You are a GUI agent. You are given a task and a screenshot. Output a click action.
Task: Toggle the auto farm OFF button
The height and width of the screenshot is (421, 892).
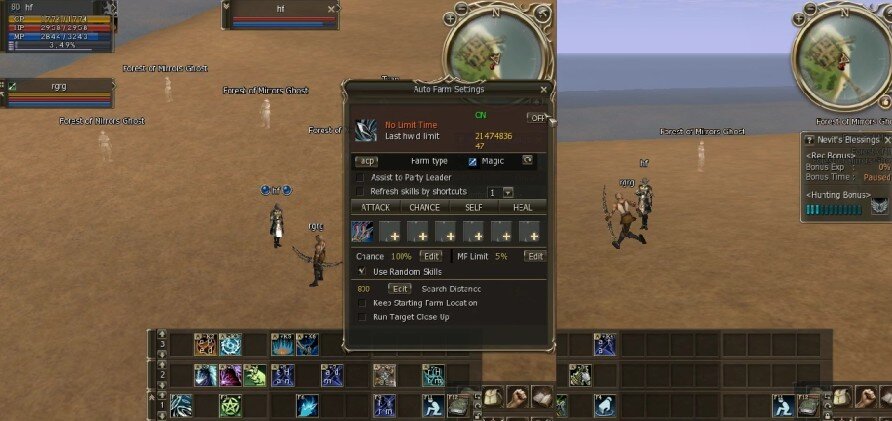point(537,118)
